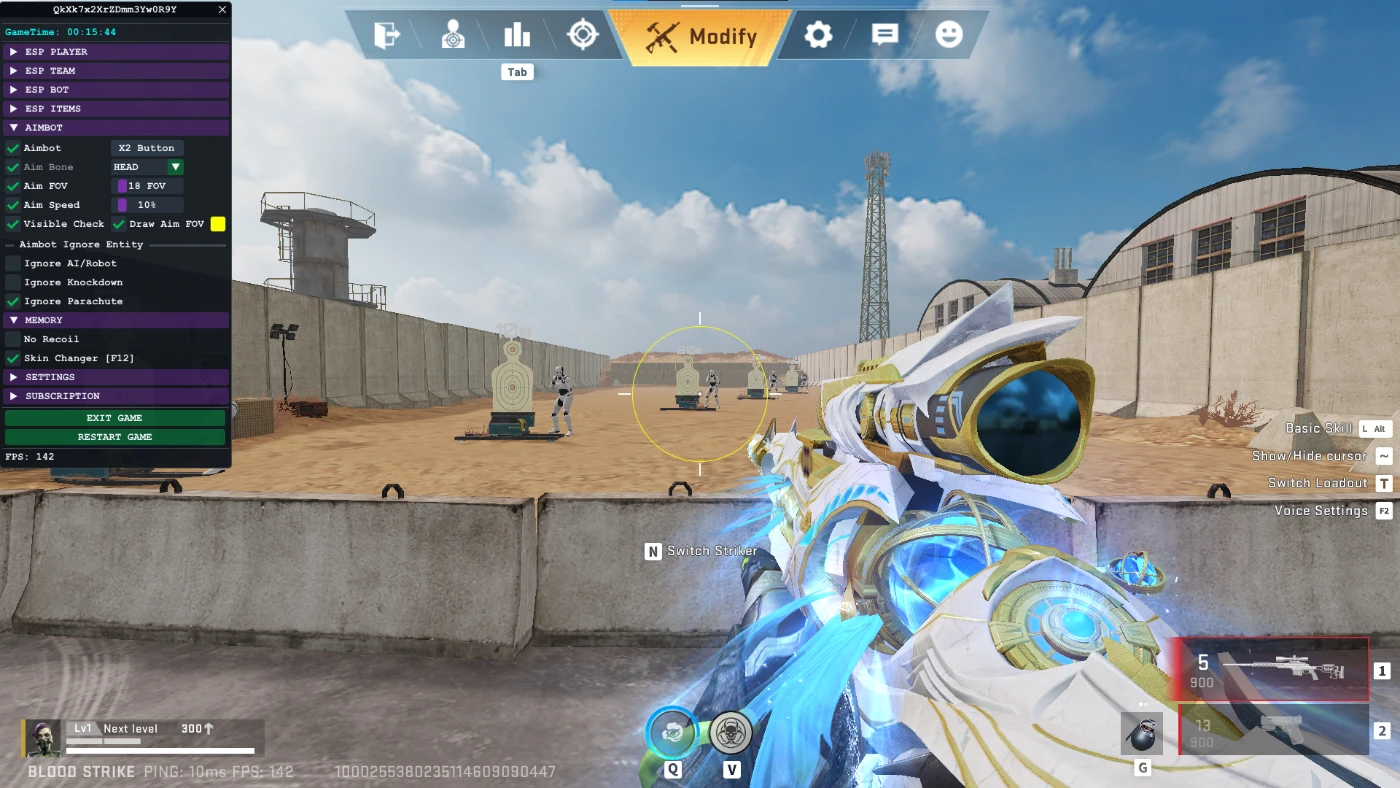Expand the SETTINGS section

pos(60,376)
